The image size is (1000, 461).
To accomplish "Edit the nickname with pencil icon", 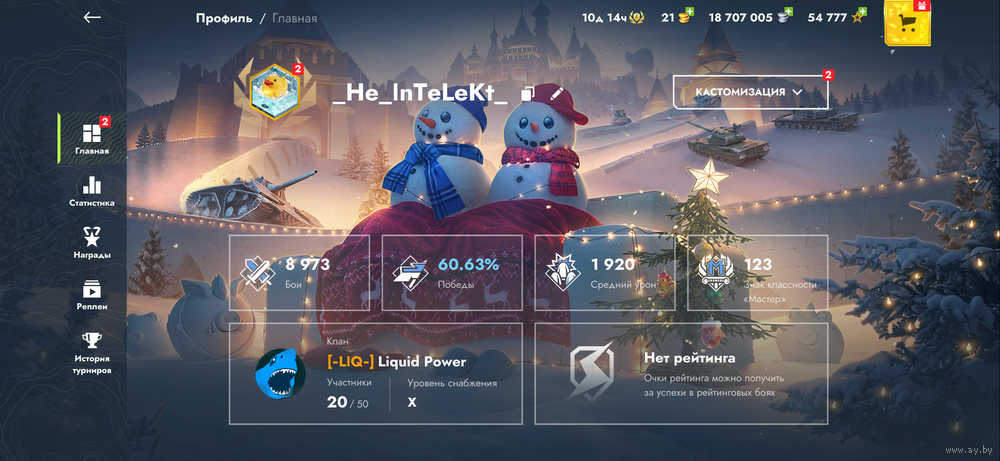I will [x=557, y=94].
